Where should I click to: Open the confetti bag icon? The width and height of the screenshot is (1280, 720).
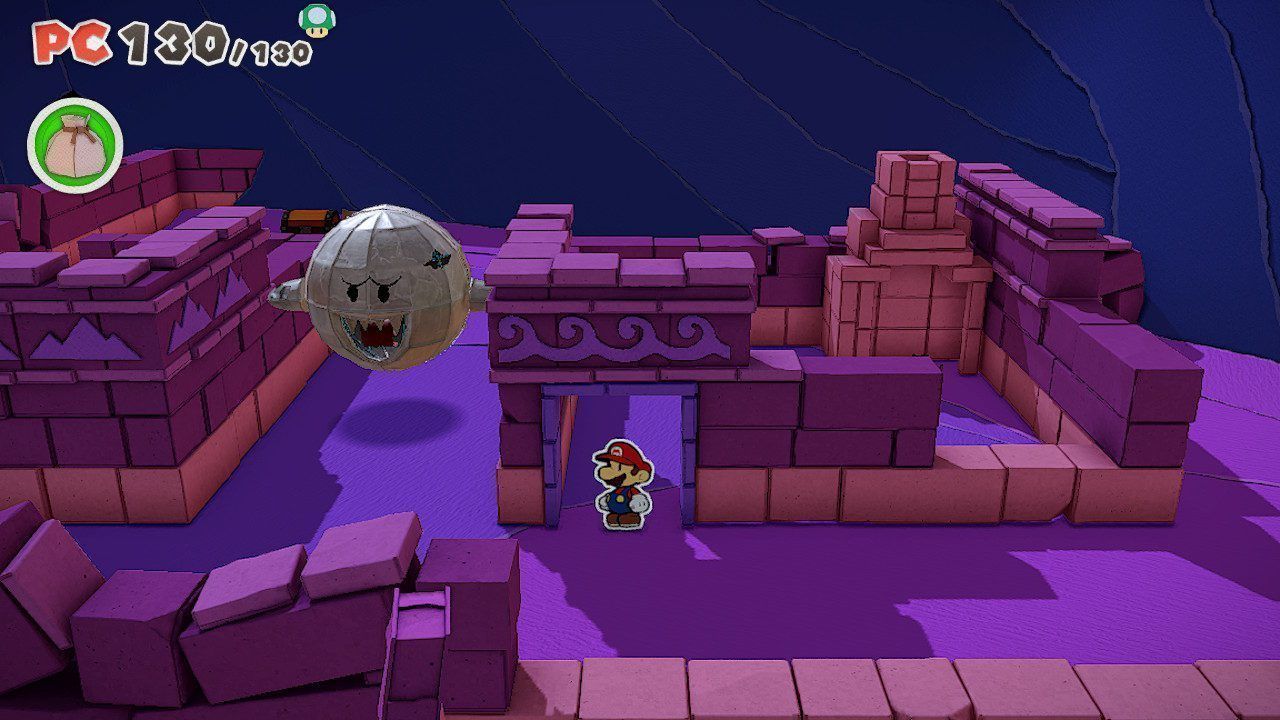click(x=75, y=145)
